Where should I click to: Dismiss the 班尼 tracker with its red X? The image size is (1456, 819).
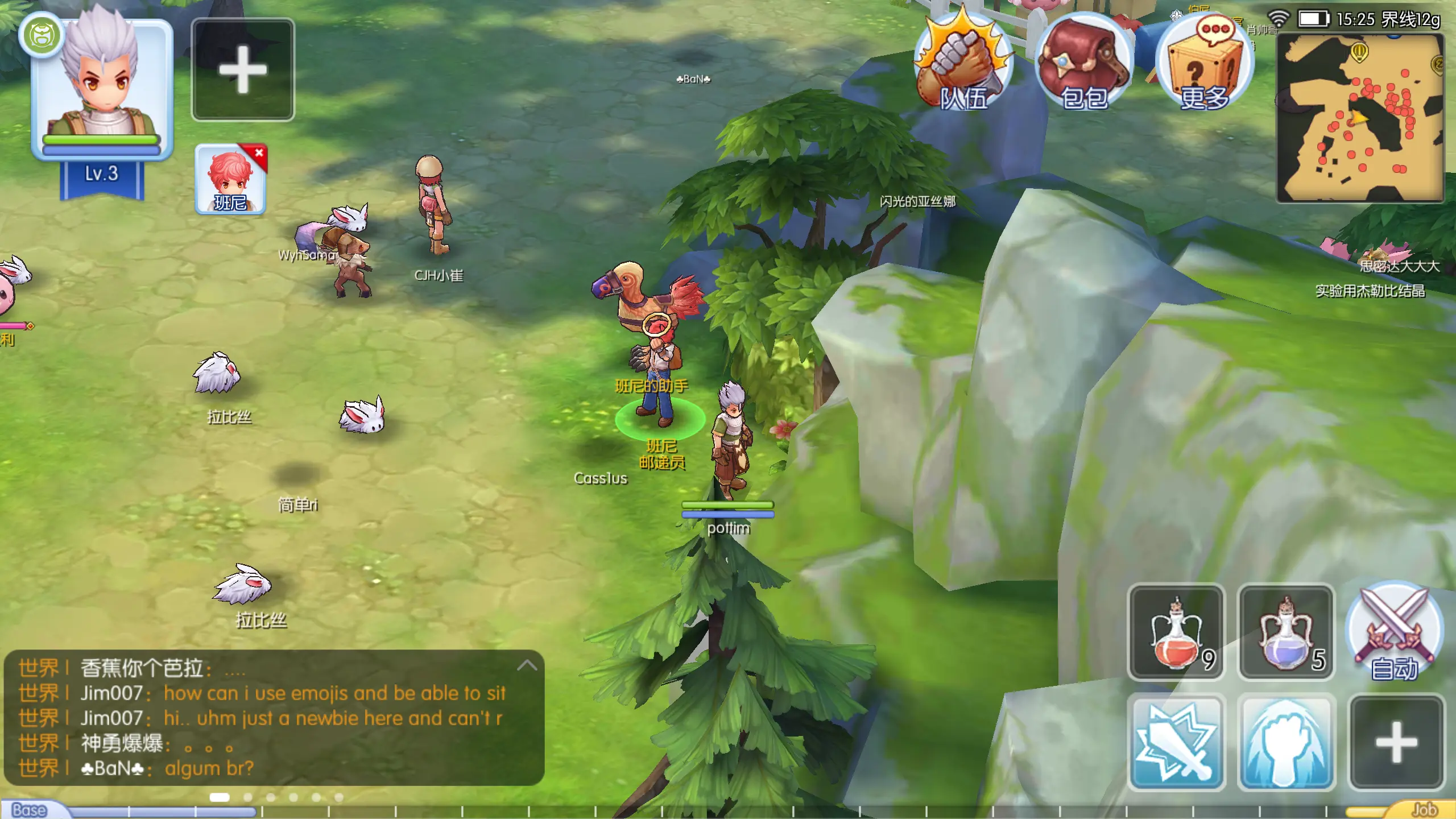click(259, 152)
